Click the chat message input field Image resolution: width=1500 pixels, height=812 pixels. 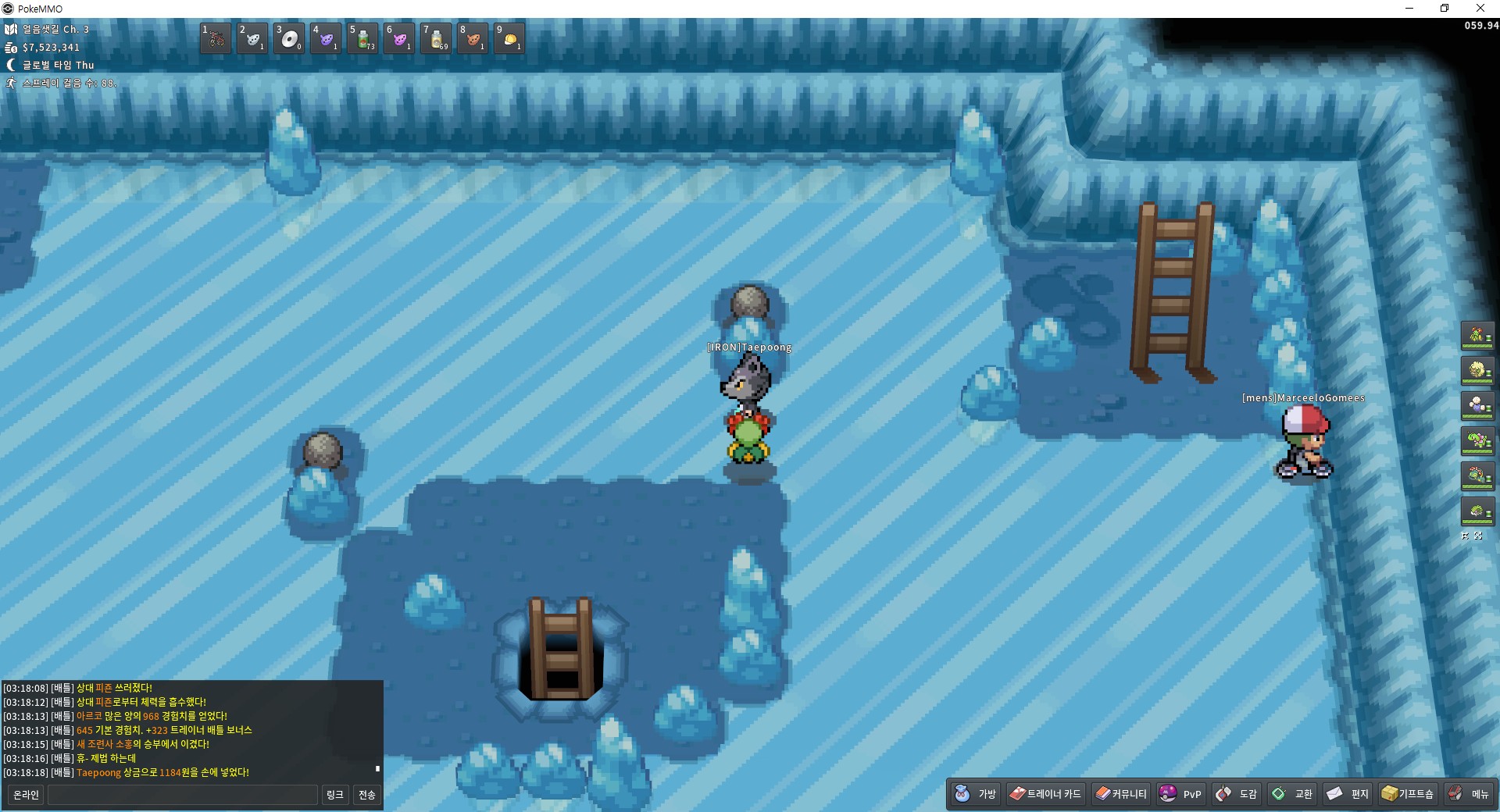[x=183, y=795]
